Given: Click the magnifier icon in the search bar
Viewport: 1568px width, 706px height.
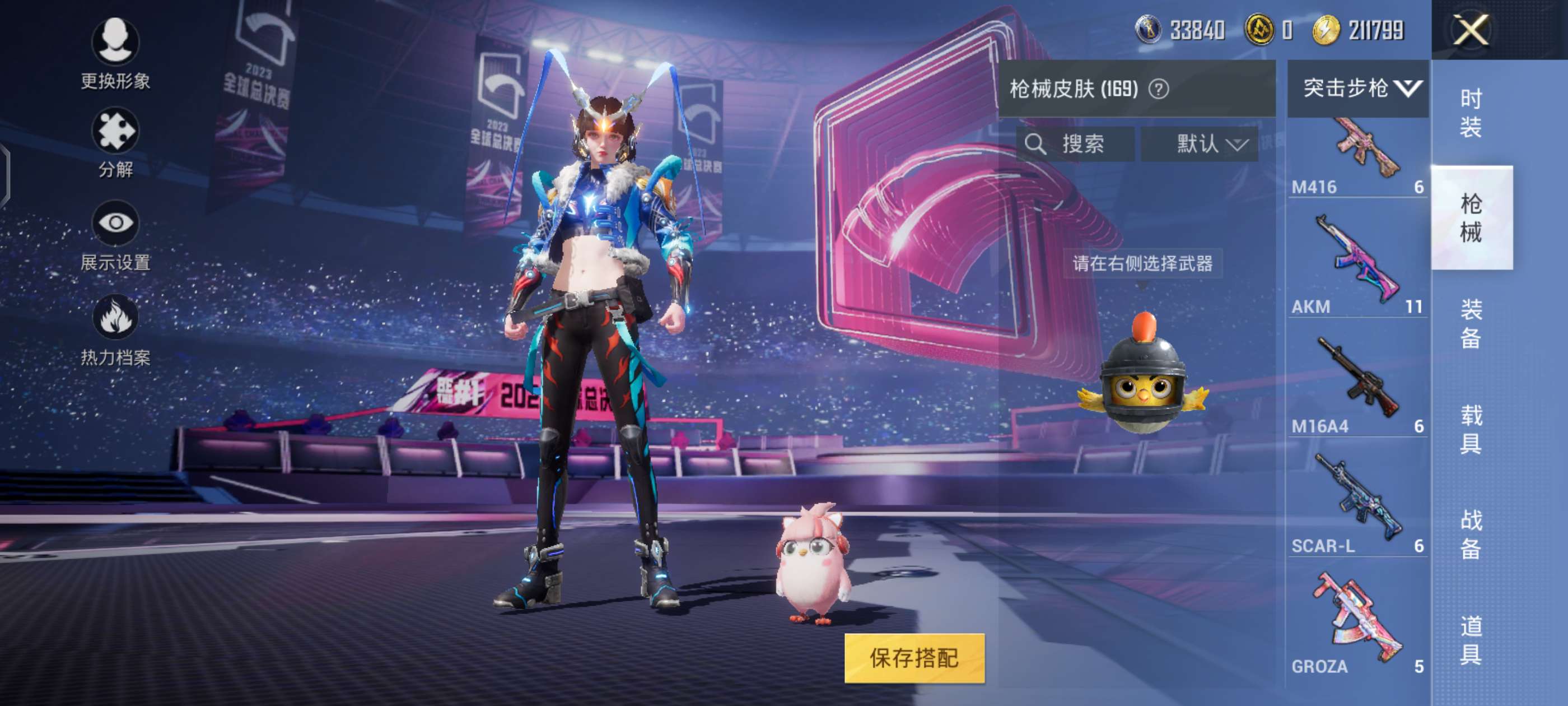Looking at the screenshot, I should [x=1036, y=144].
